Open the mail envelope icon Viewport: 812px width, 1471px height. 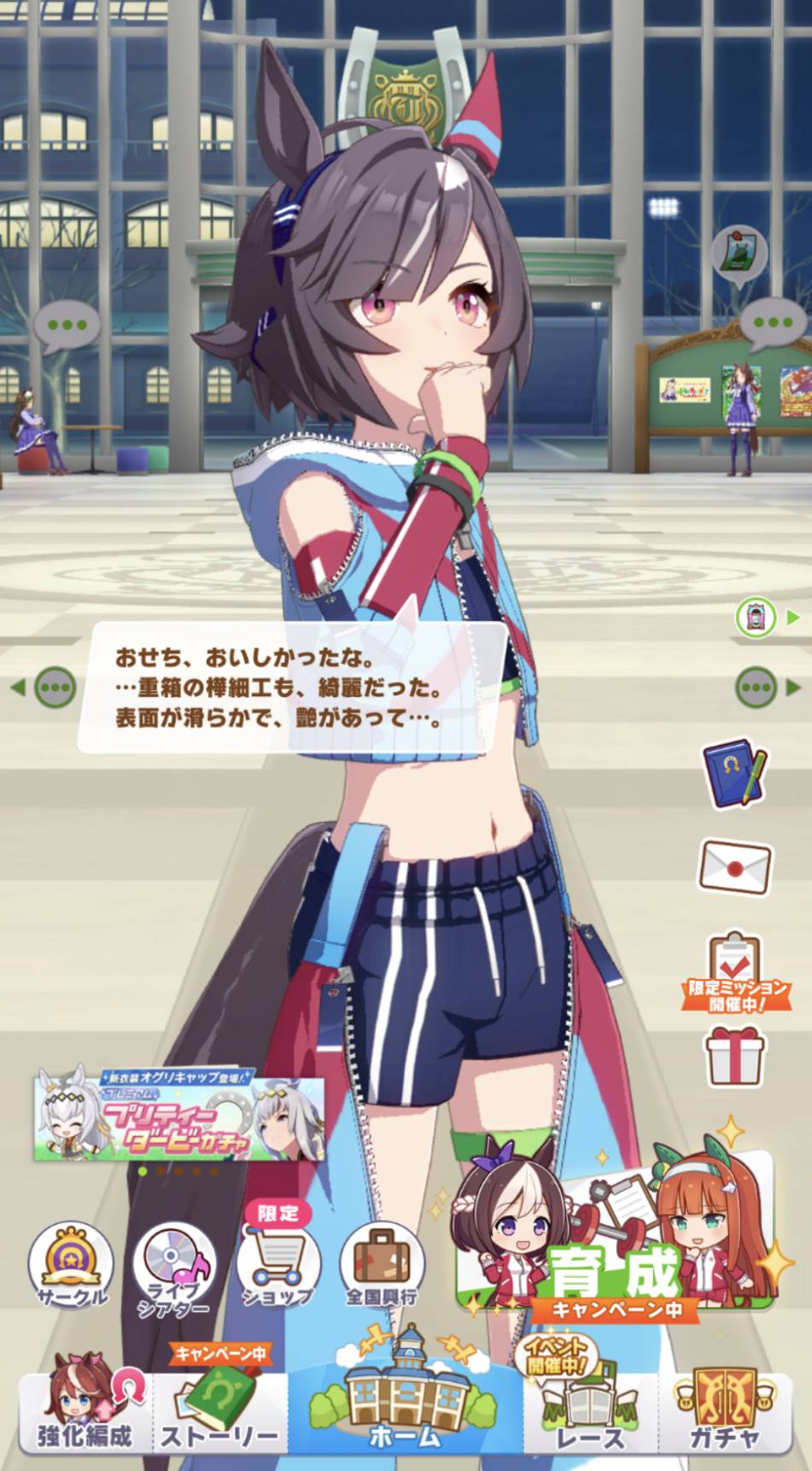pos(735,867)
